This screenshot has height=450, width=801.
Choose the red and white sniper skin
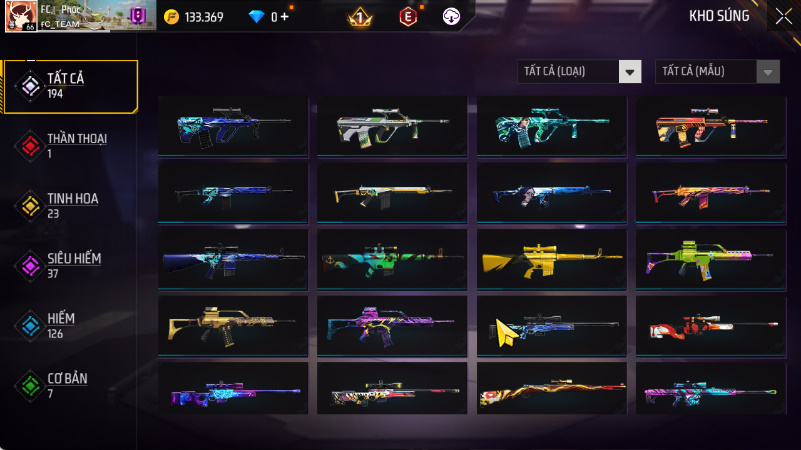(711, 326)
